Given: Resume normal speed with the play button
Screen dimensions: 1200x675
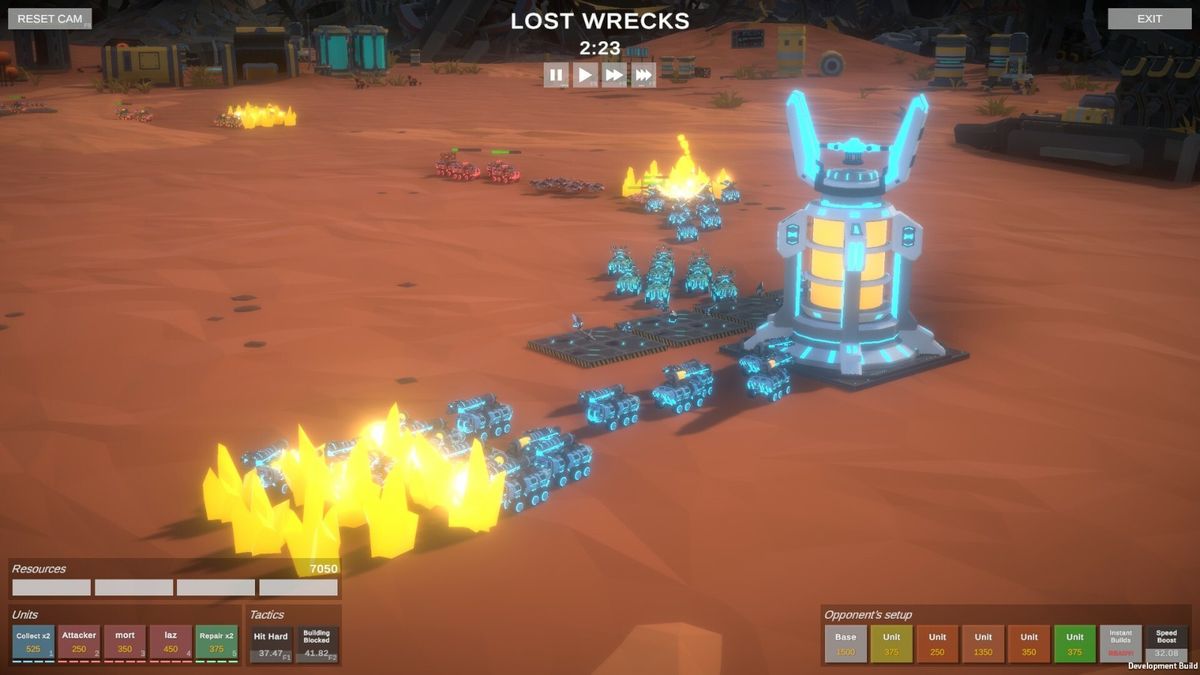Looking at the screenshot, I should click(x=585, y=75).
